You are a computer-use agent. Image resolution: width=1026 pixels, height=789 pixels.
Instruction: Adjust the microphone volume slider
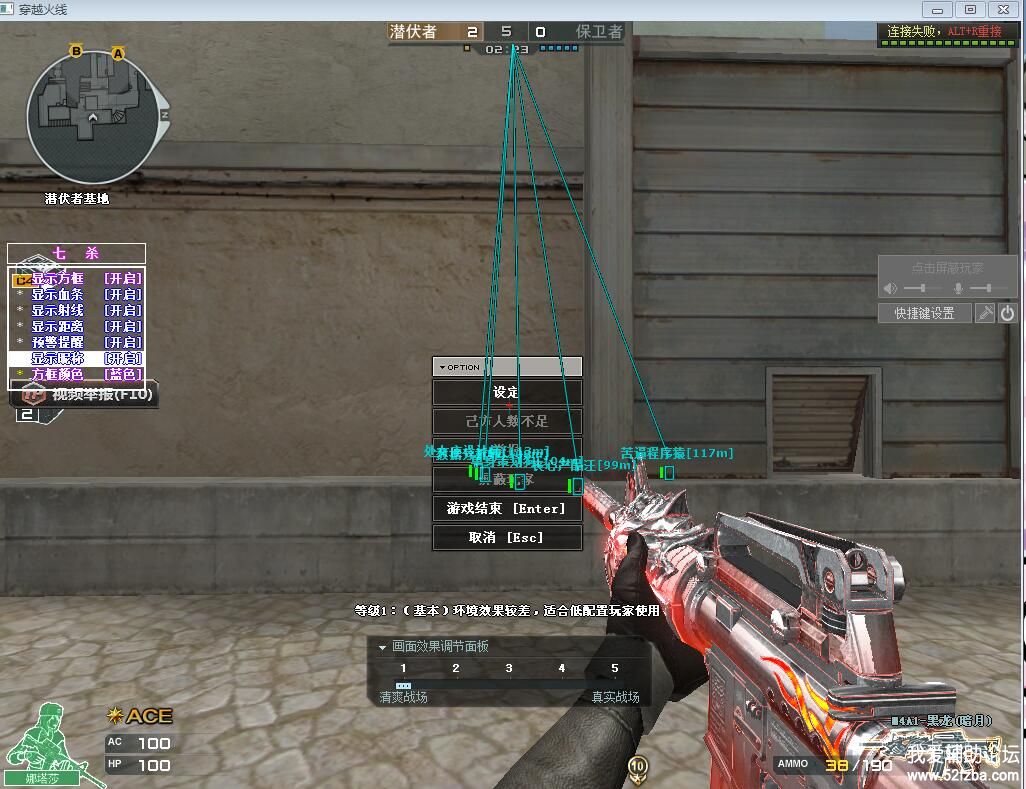(990, 288)
